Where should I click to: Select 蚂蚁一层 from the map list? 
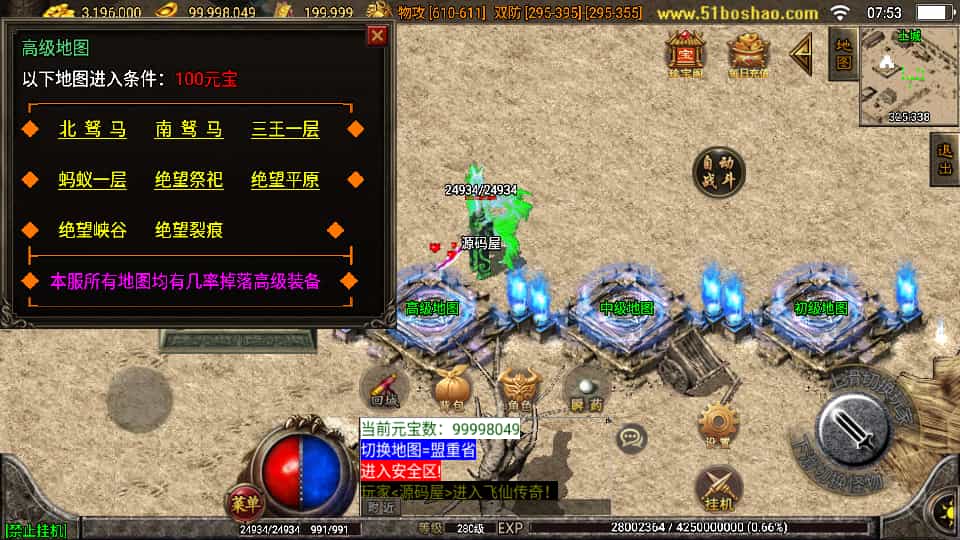[x=93, y=181]
